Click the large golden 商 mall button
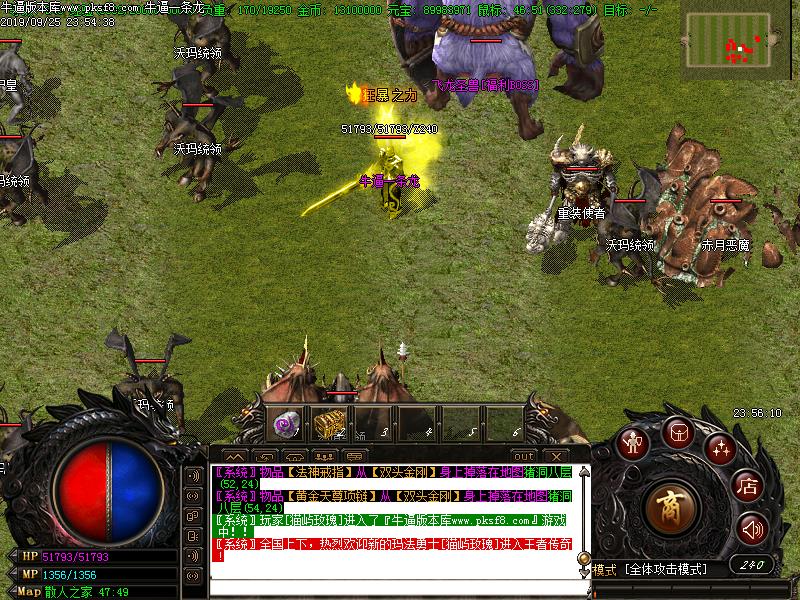Viewport: 800px width, 600px height. (668, 507)
